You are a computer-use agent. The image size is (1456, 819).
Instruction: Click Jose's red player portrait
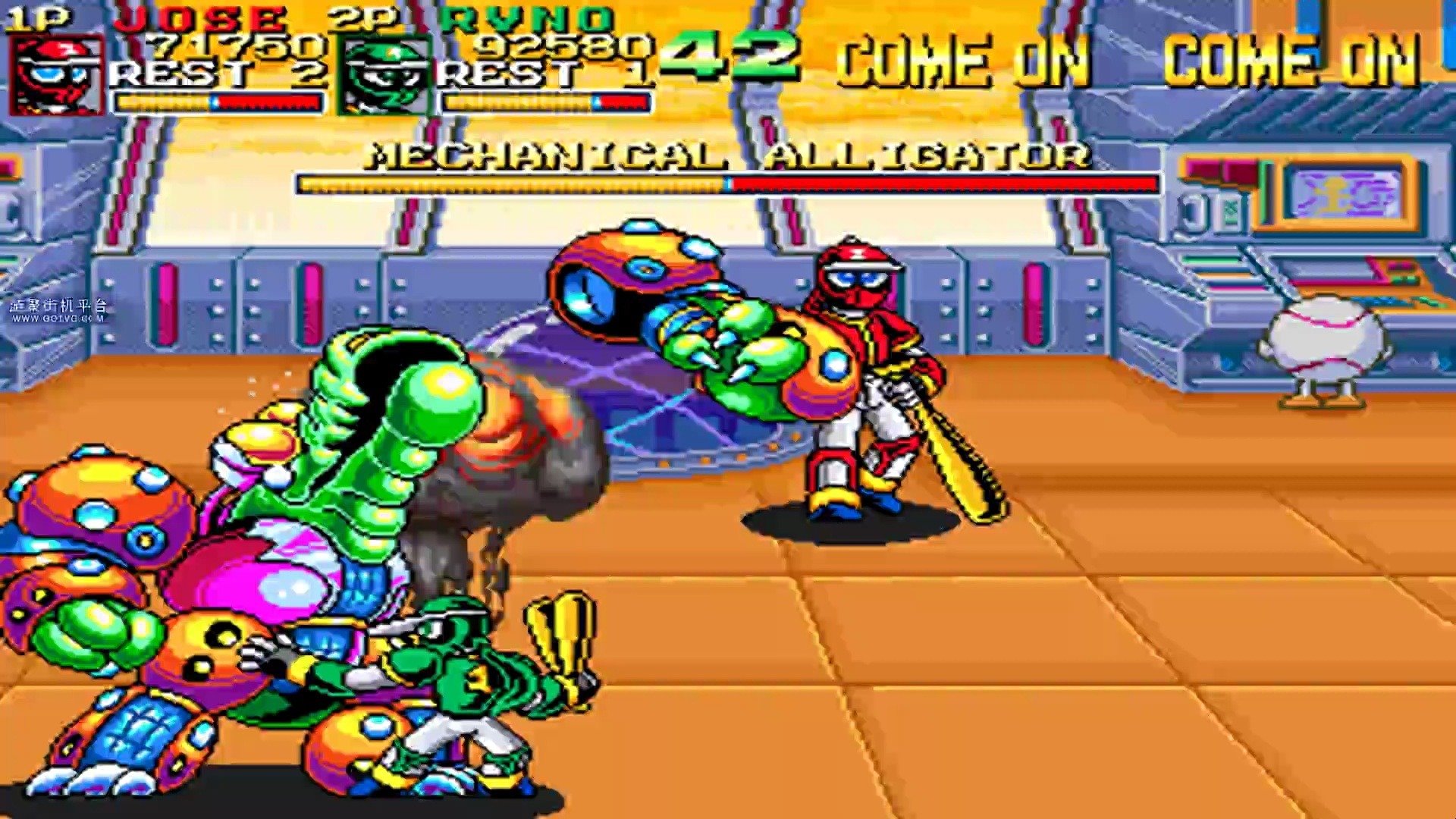click(57, 76)
